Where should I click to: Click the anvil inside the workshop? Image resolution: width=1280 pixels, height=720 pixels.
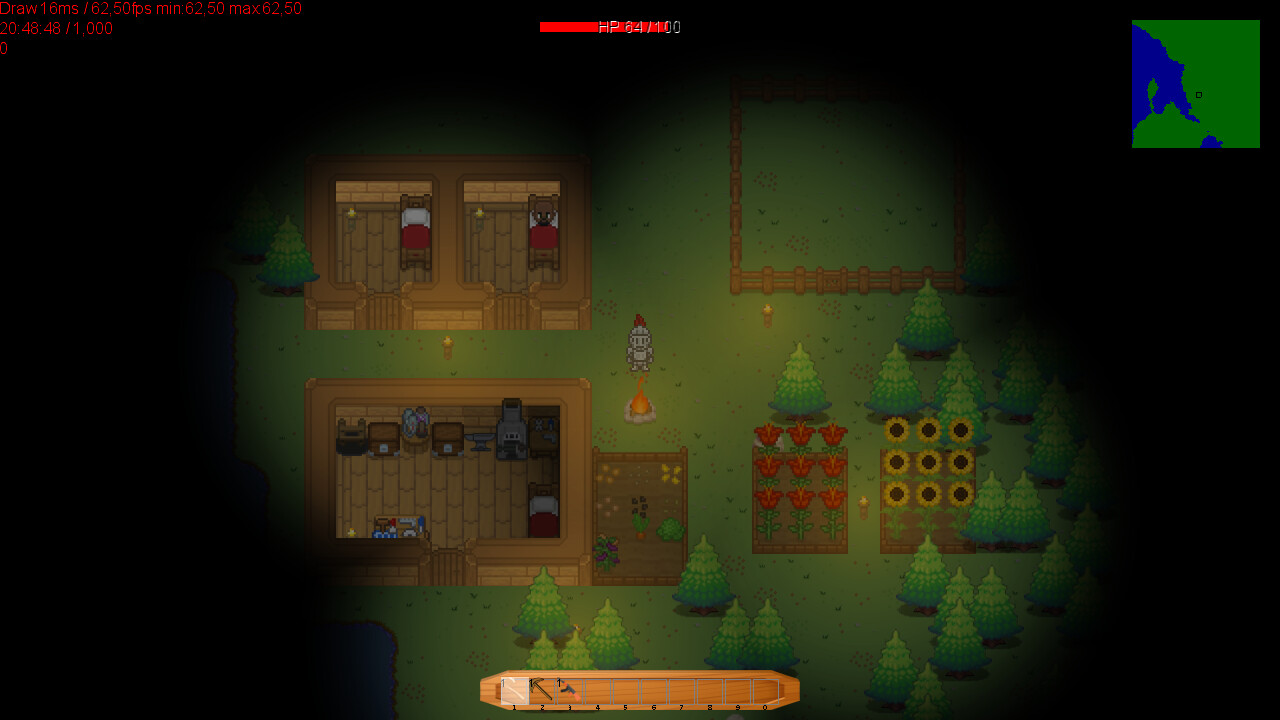point(480,440)
